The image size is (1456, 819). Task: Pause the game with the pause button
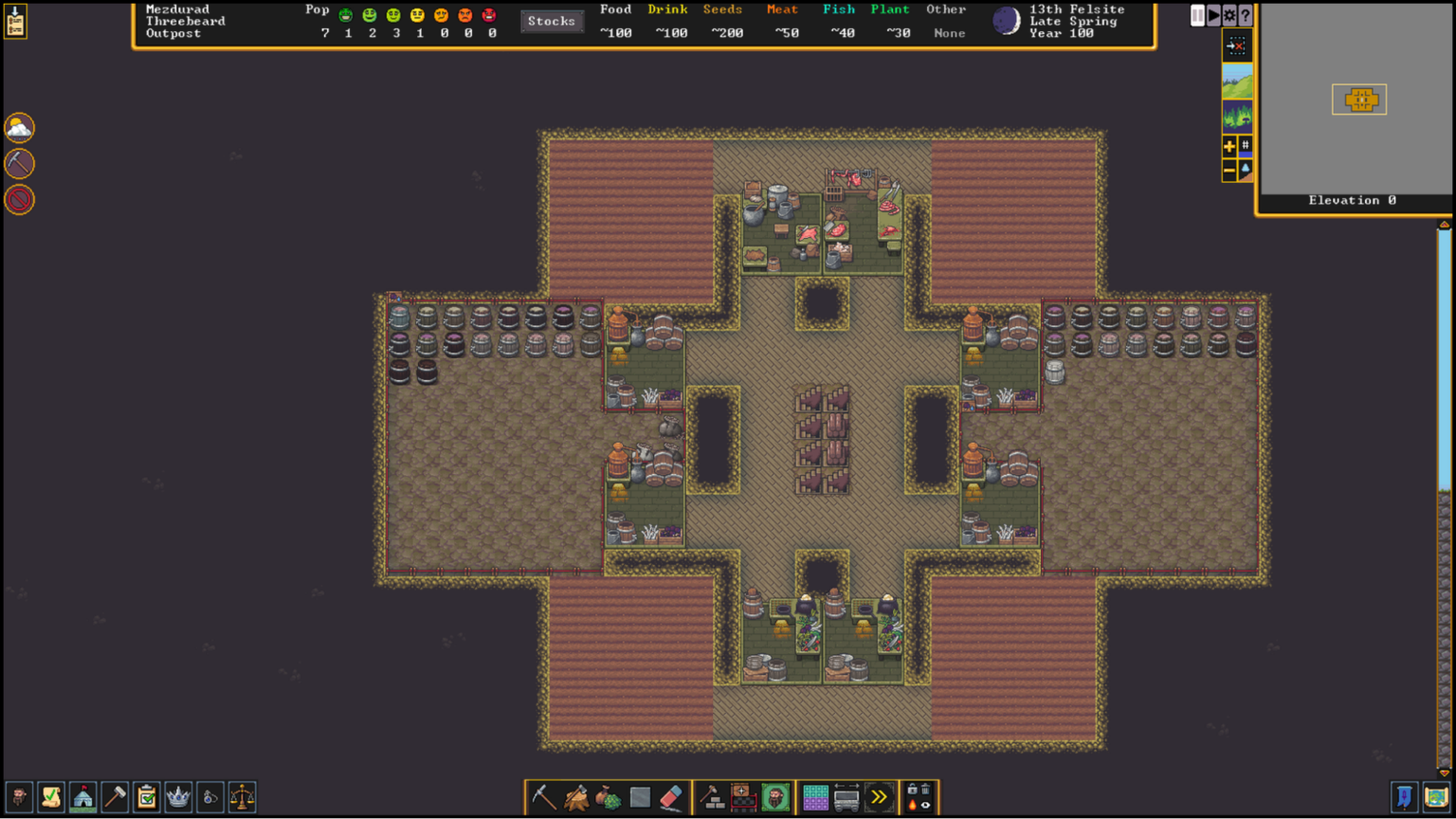click(x=1197, y=15)
